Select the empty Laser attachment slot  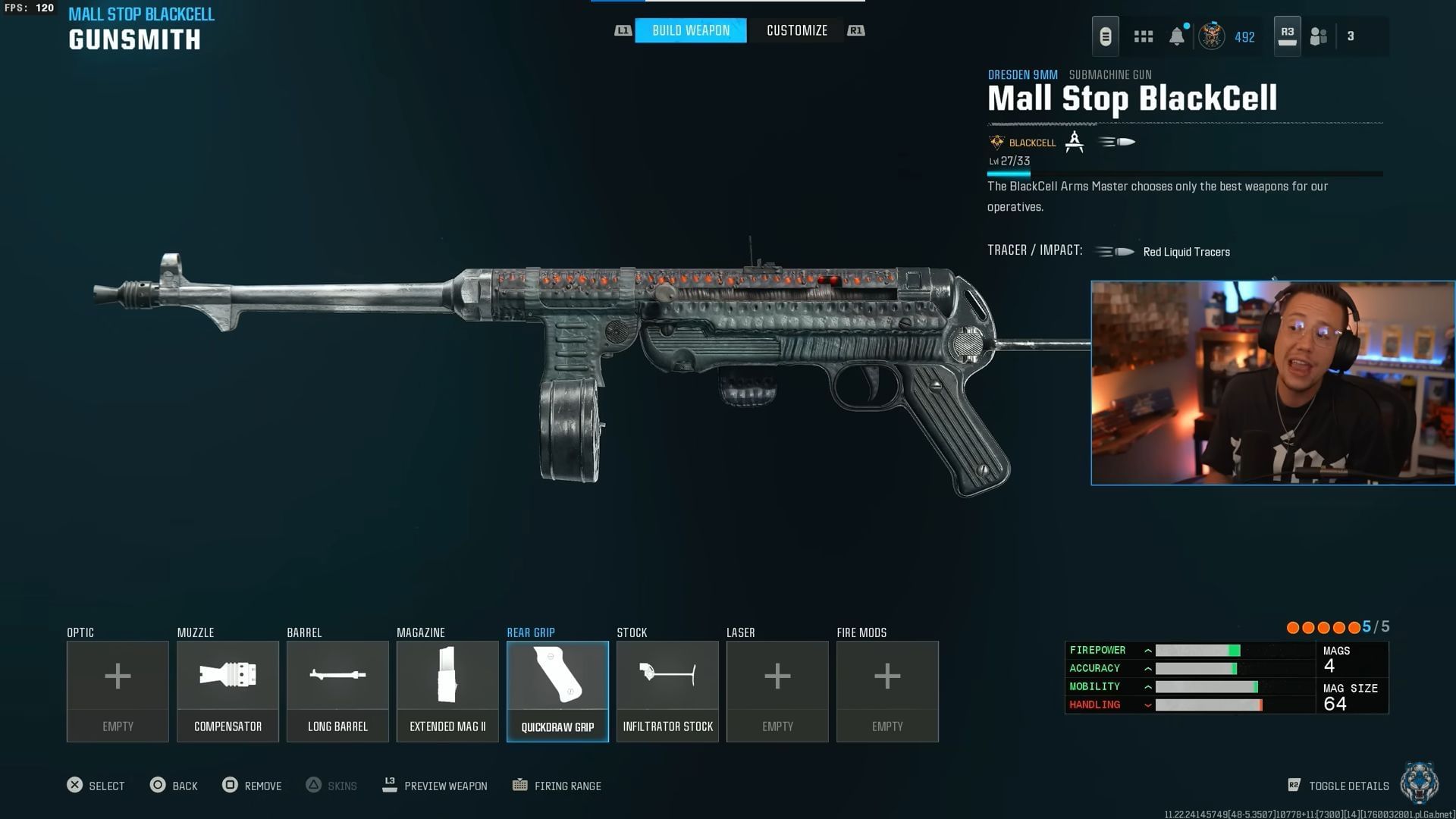(x=777, y=691)
